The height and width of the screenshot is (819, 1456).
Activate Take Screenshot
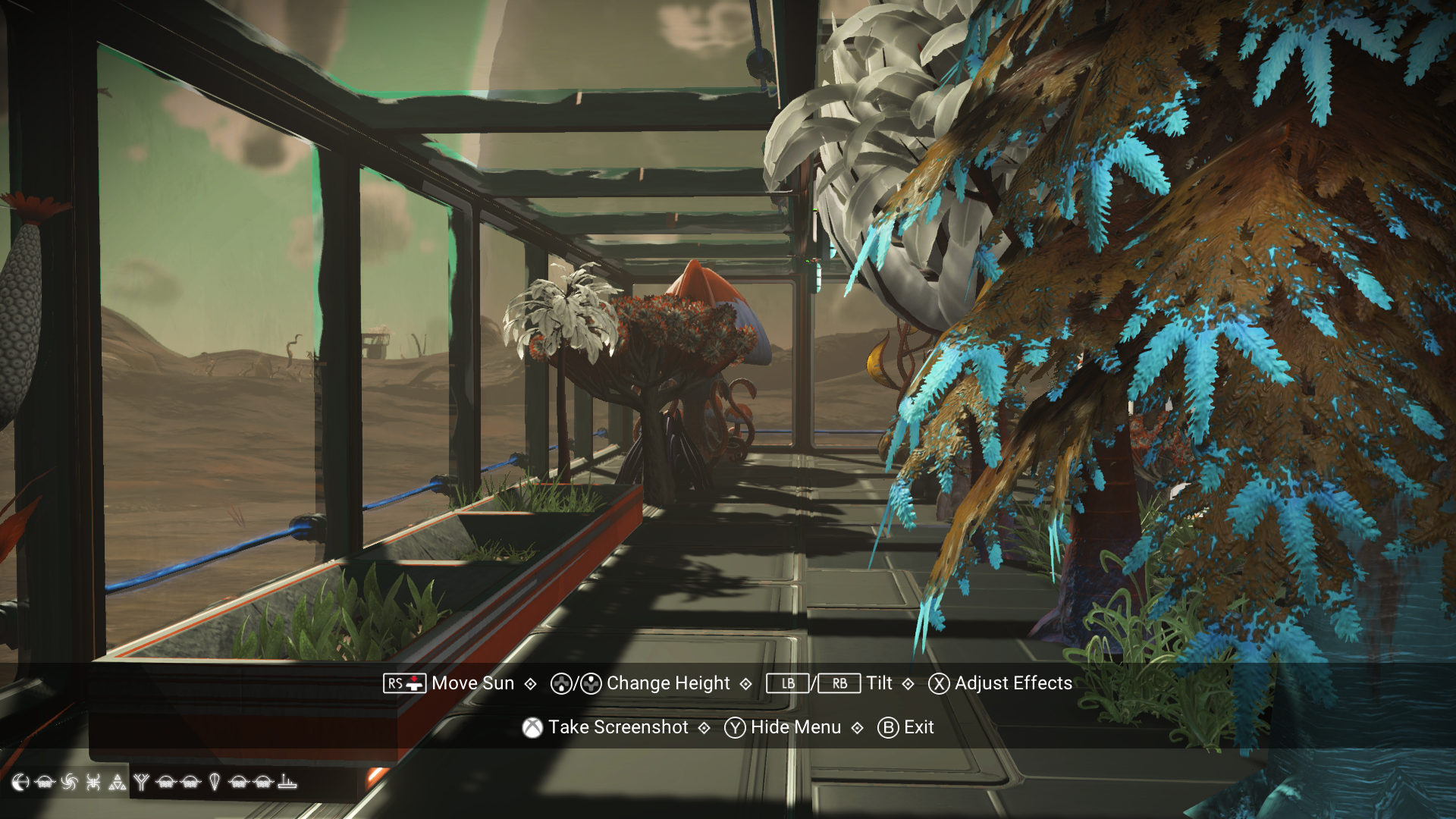pos(619,727)
